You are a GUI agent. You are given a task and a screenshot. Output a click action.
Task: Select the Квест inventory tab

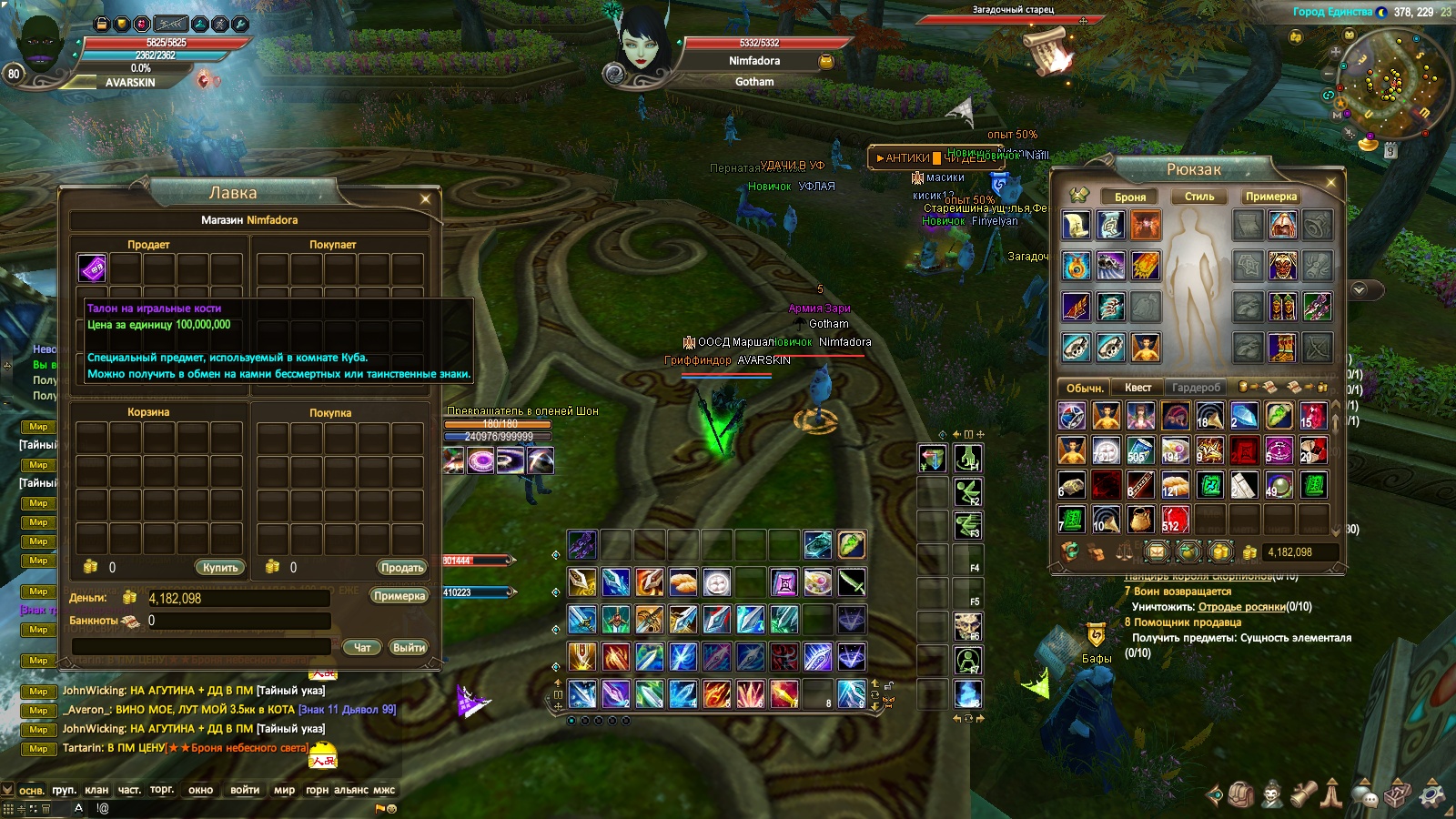tap(1137, 388)
